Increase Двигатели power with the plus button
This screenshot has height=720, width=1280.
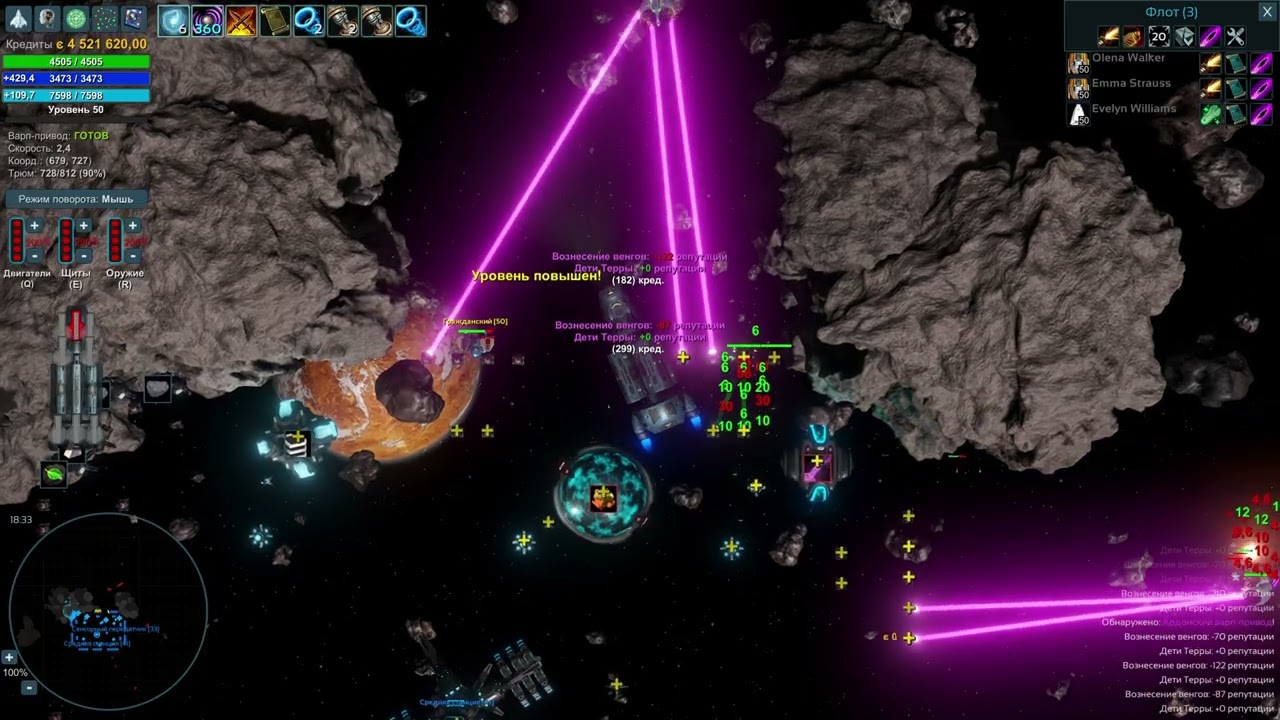tap(34, 226)
